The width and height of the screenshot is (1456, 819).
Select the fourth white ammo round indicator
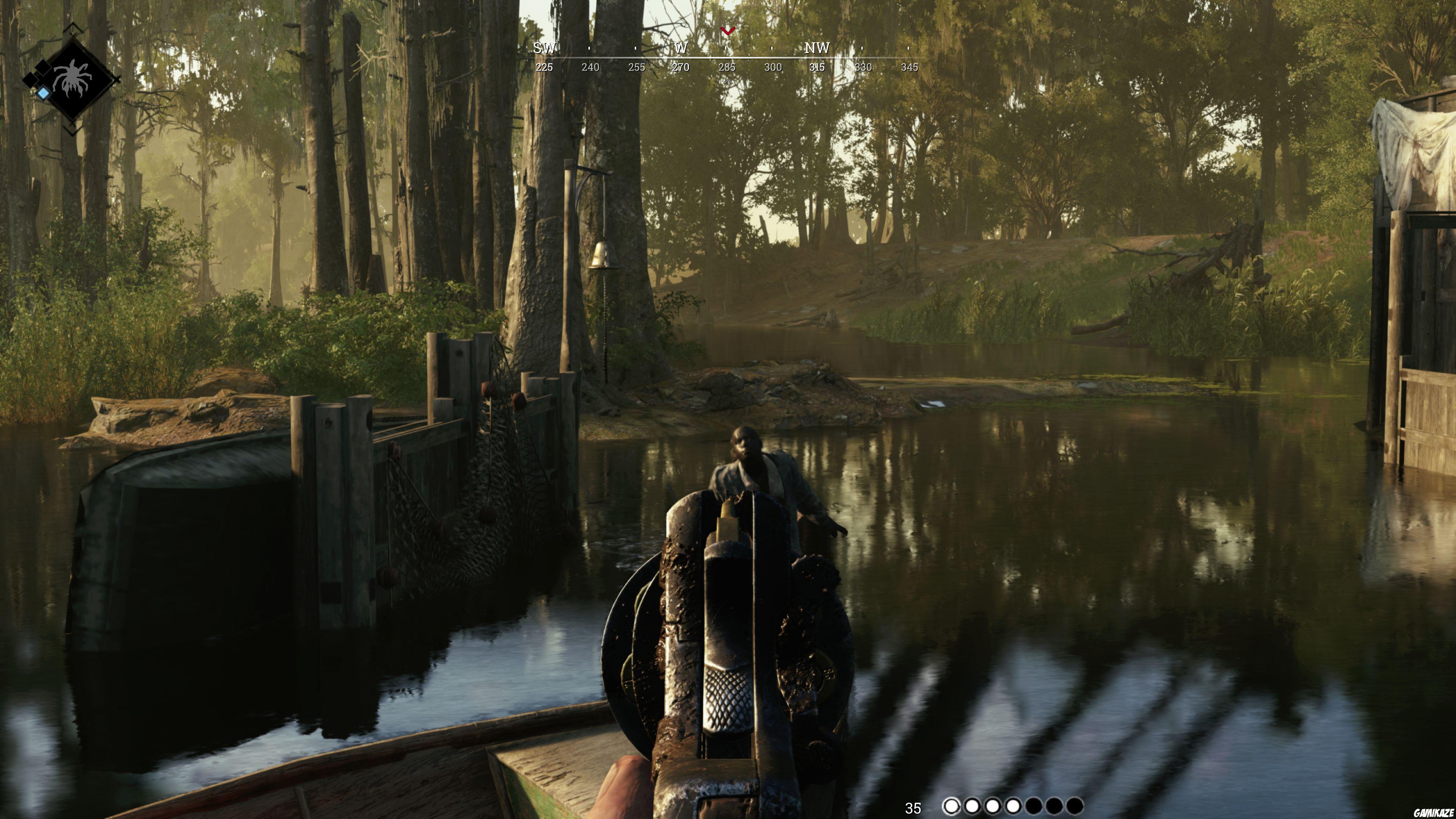coord(1013,807)
